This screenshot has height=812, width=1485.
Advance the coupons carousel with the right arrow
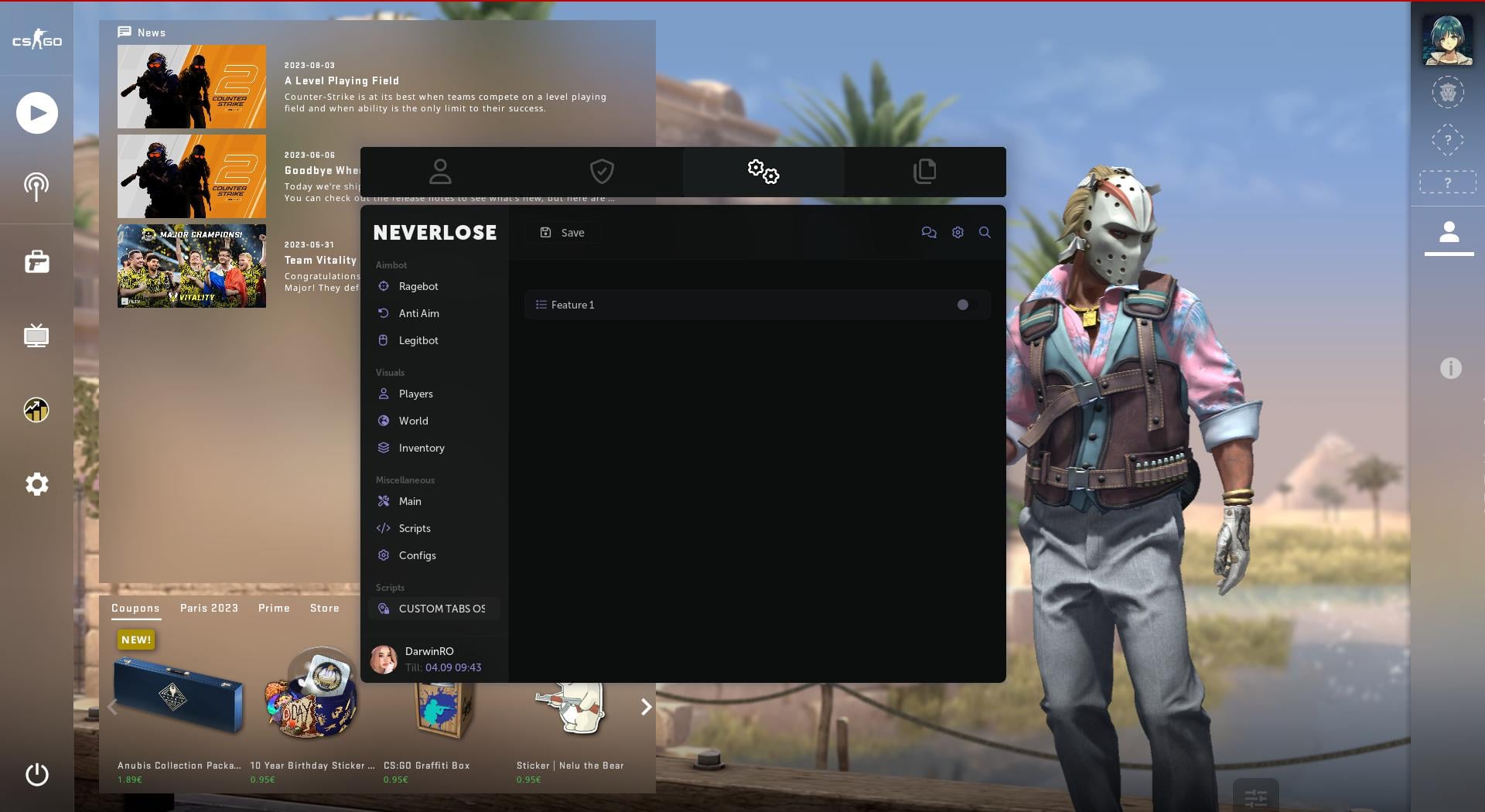(646, 707)
